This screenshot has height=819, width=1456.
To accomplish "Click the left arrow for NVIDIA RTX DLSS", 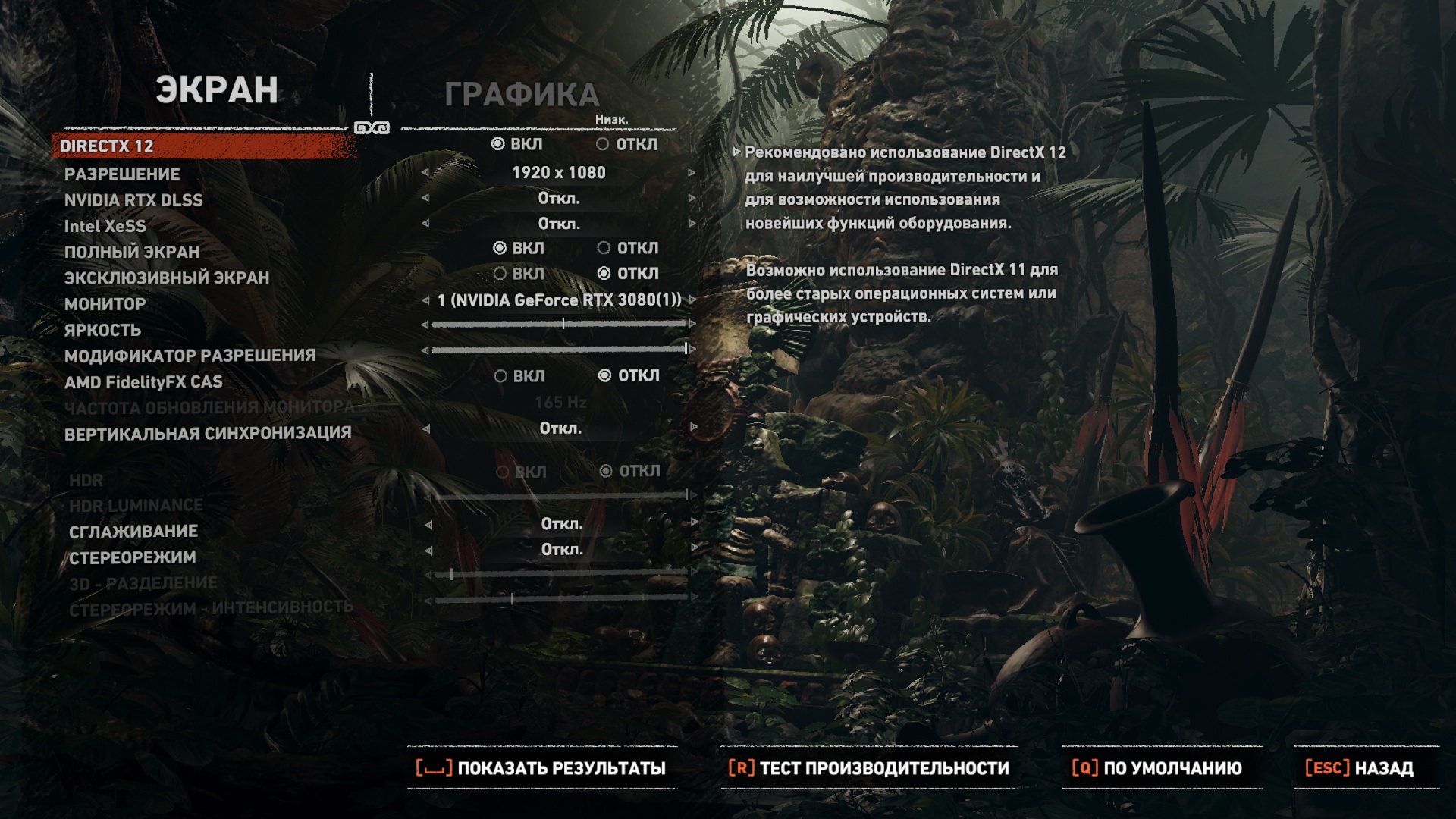I will [x=425, y=199].
